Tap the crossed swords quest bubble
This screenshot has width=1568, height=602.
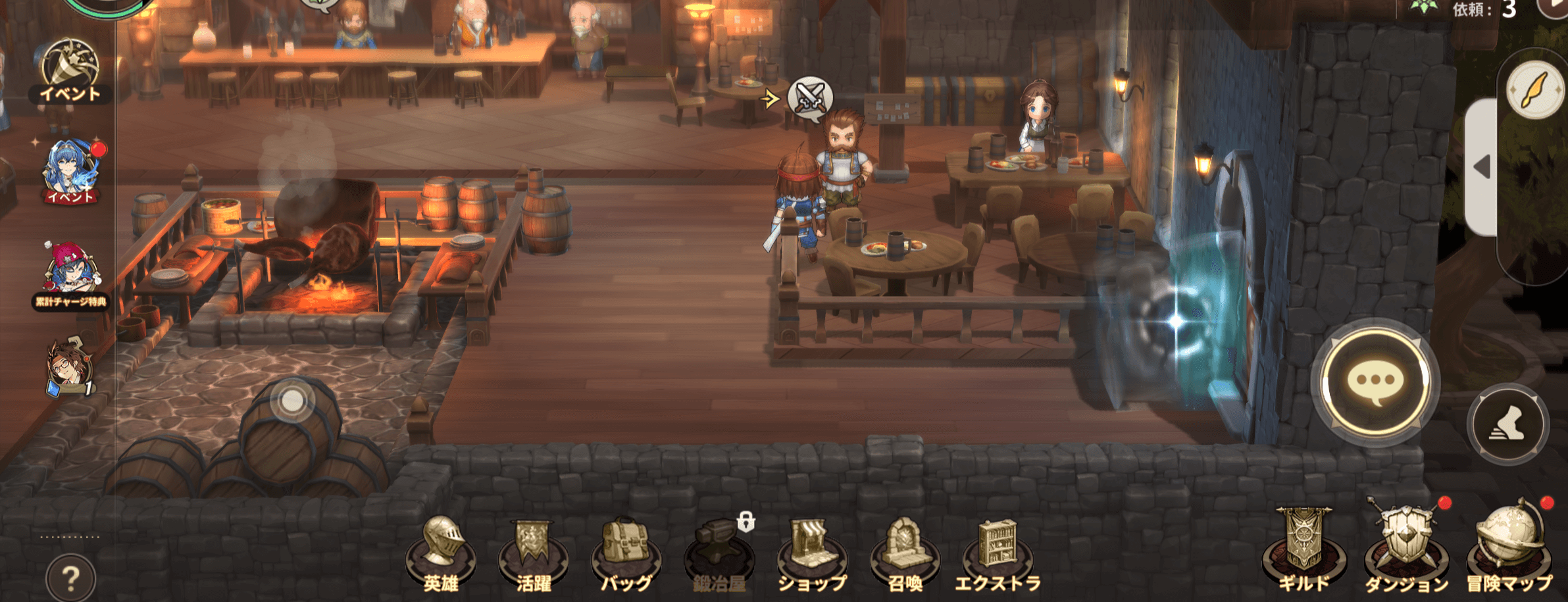[x=810, y=99]
